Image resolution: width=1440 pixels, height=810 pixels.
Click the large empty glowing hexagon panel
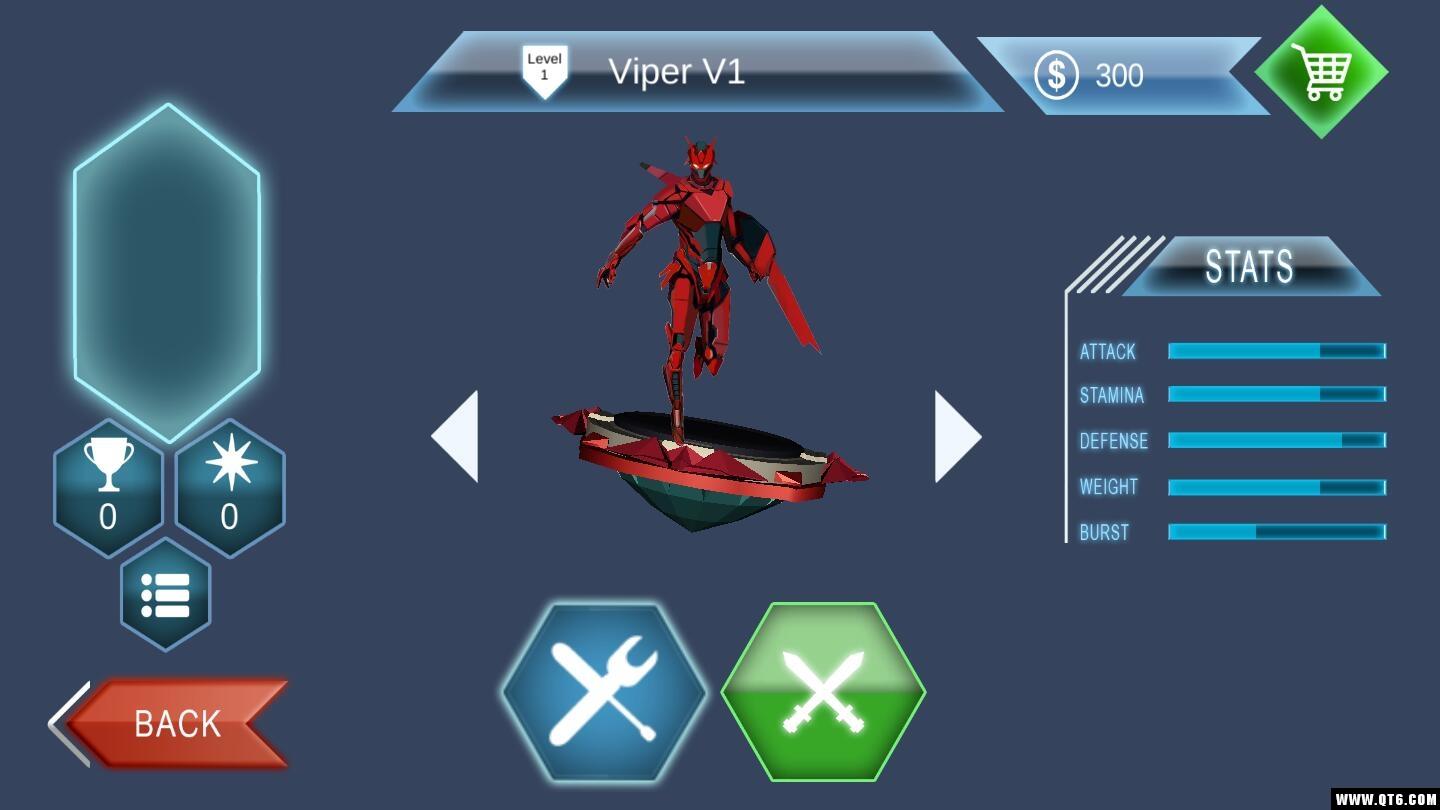tap(167, 272)
